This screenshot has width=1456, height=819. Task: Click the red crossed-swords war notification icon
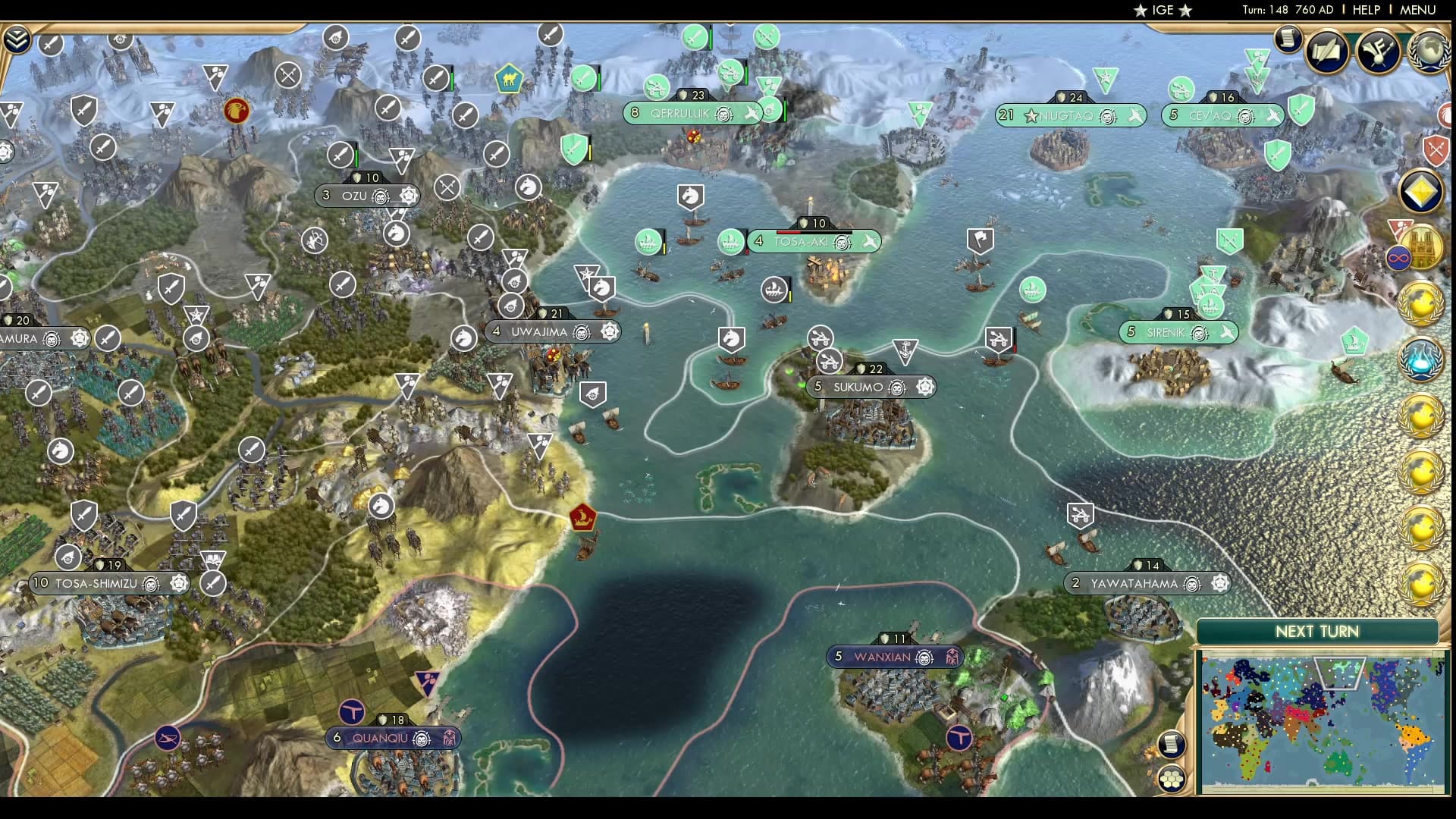[x=1436, y=150]
